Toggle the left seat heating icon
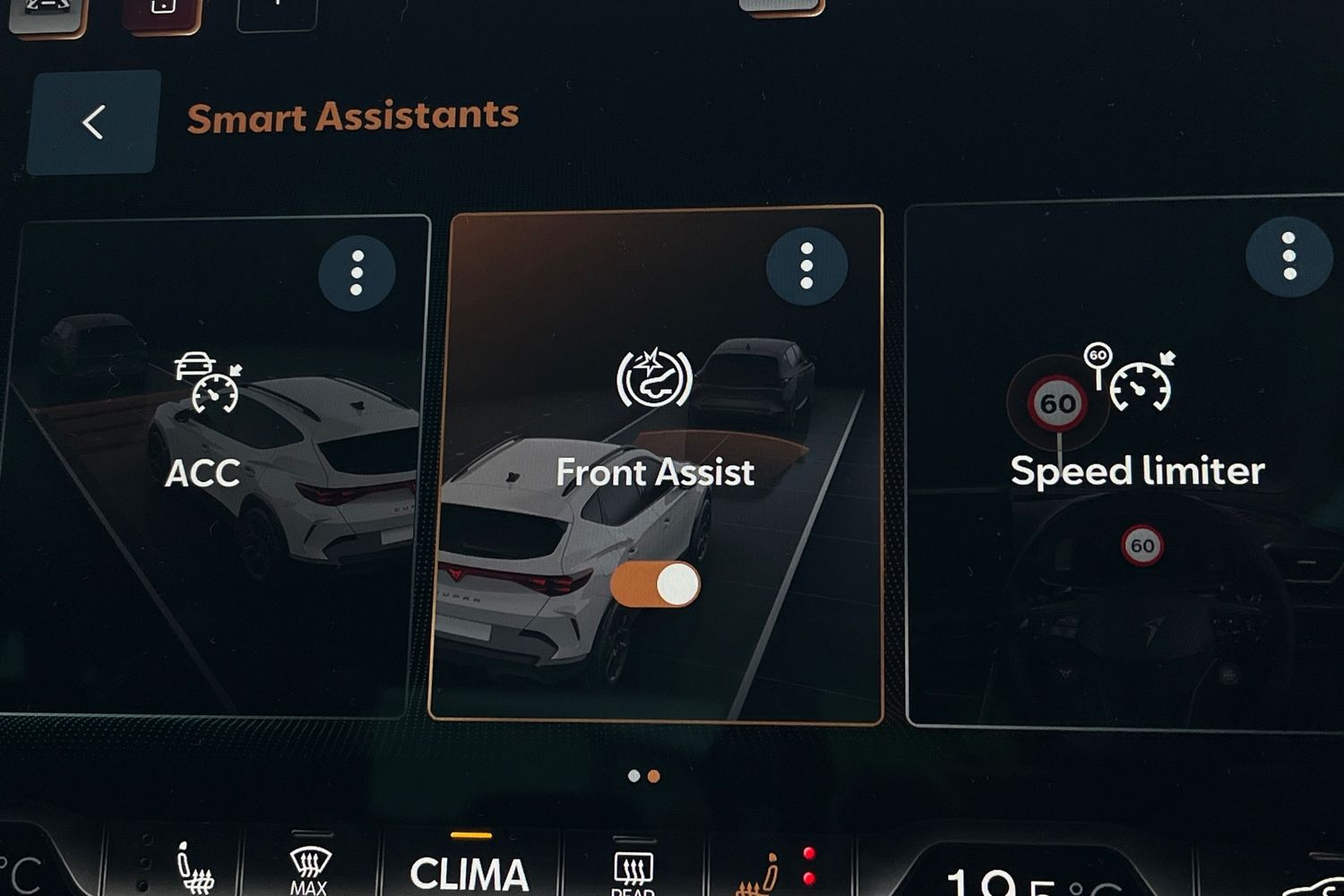The width and height of the screenshot is (1344, 896). [194, 869]
